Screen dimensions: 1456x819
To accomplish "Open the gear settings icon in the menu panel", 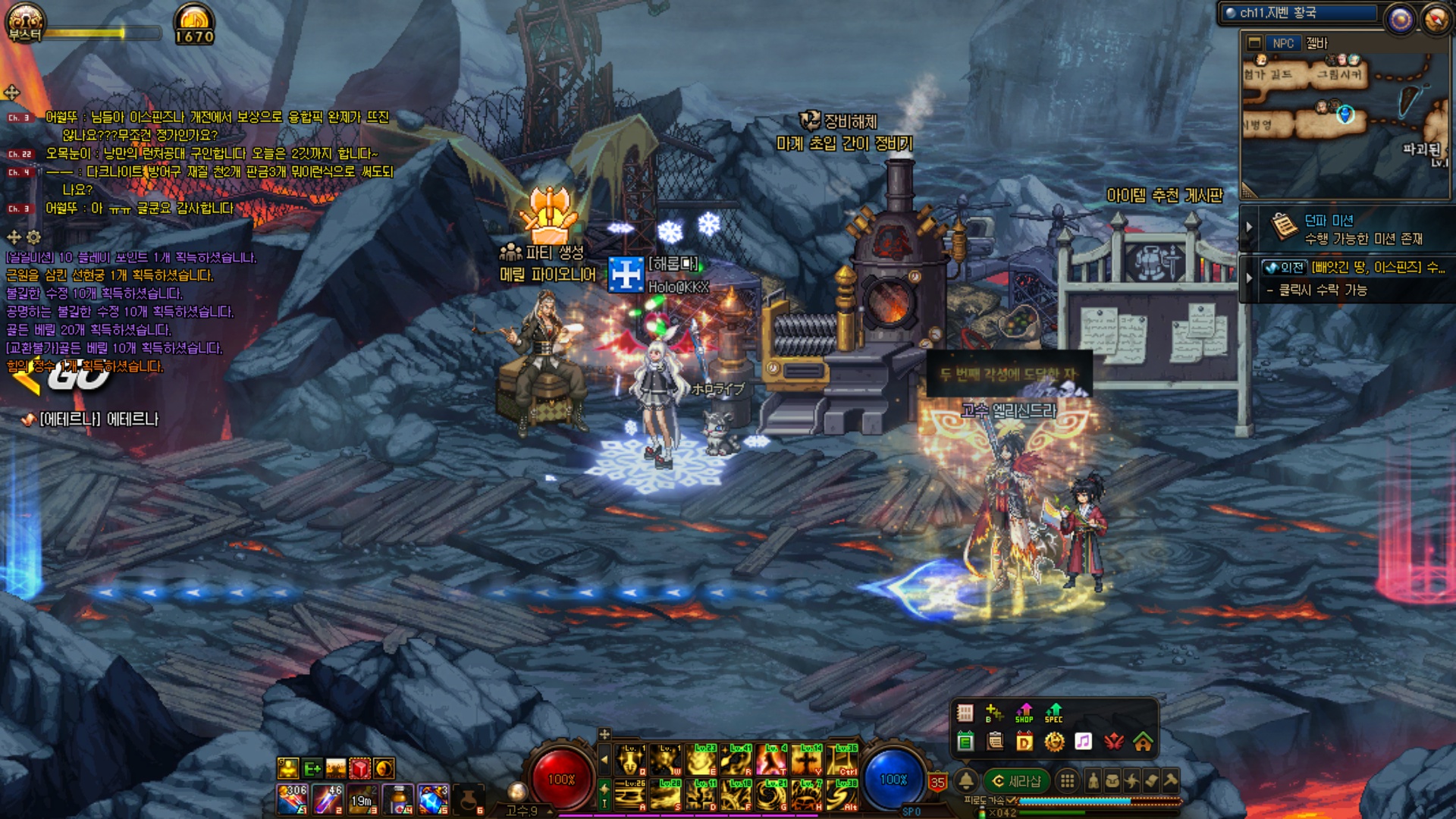I will point(1054,742).
